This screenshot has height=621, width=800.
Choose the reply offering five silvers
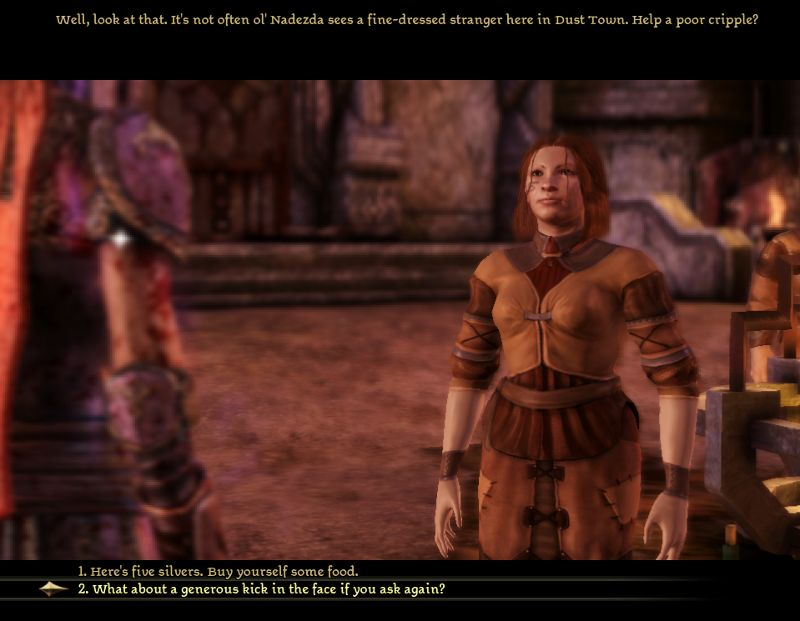point(218,571)
